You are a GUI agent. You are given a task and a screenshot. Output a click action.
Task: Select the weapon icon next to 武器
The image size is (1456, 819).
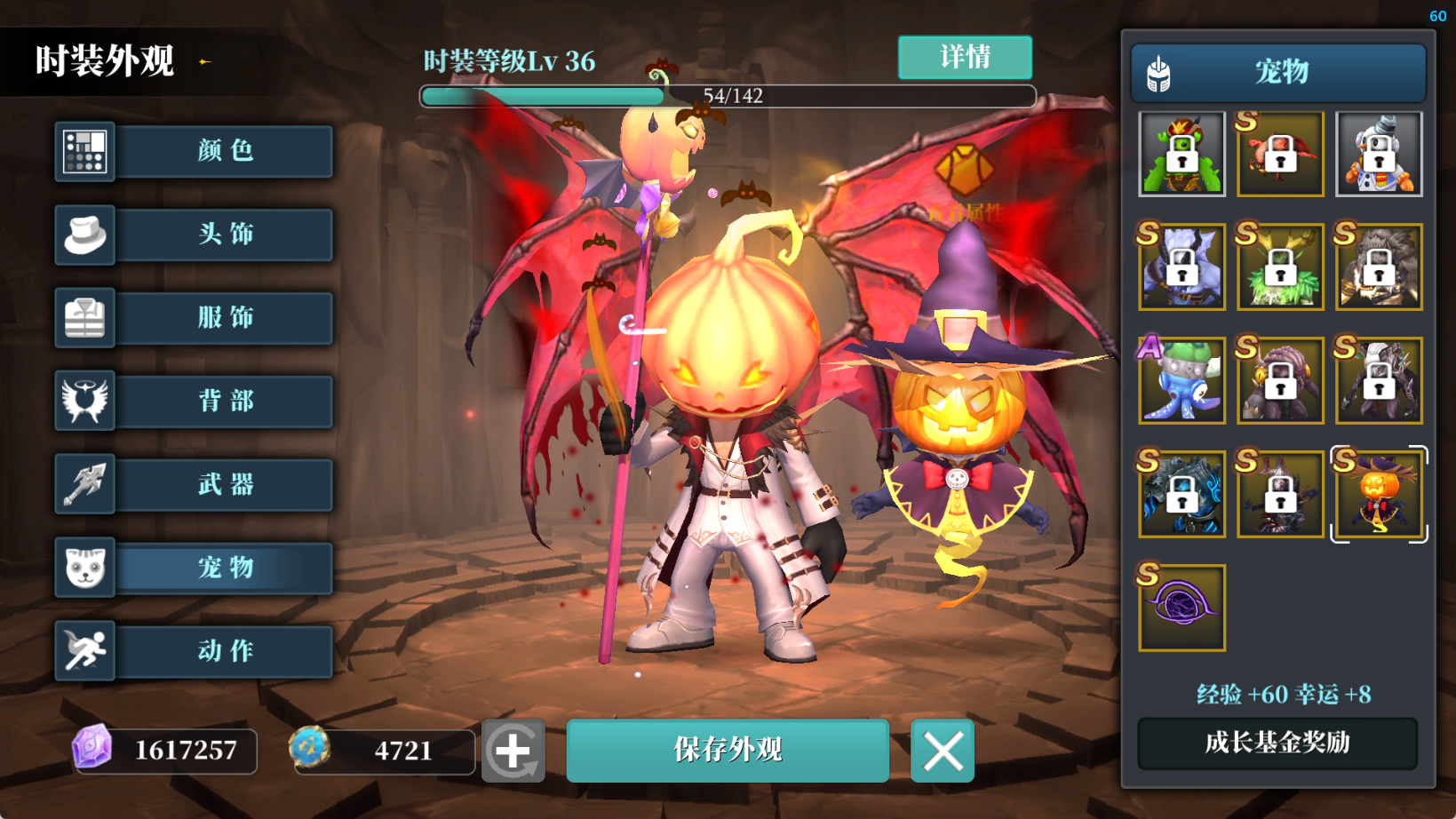tap(84, 485)
